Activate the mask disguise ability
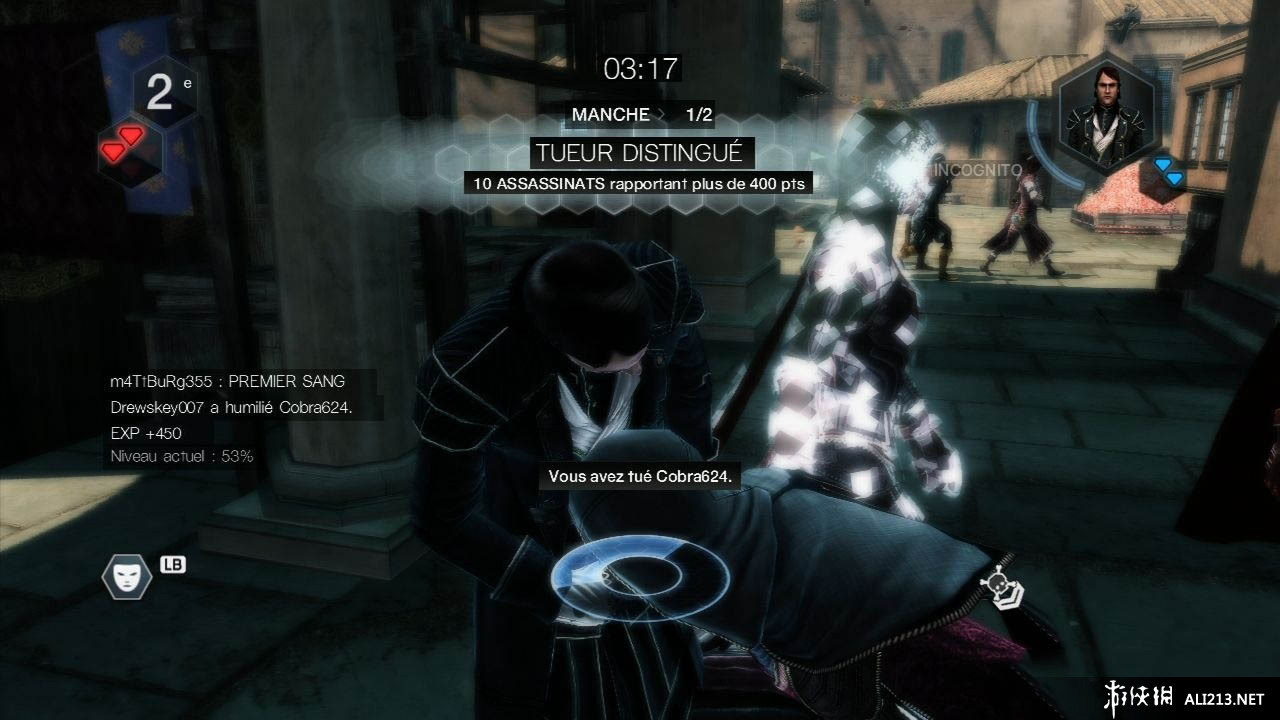Screen dimensions: 1280x720 126,575
